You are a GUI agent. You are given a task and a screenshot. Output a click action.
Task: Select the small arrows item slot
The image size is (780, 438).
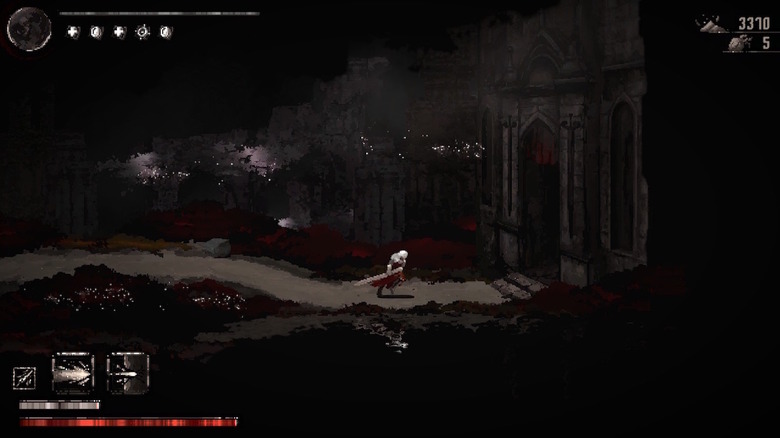pyautogui.click(x=23, y=378)
